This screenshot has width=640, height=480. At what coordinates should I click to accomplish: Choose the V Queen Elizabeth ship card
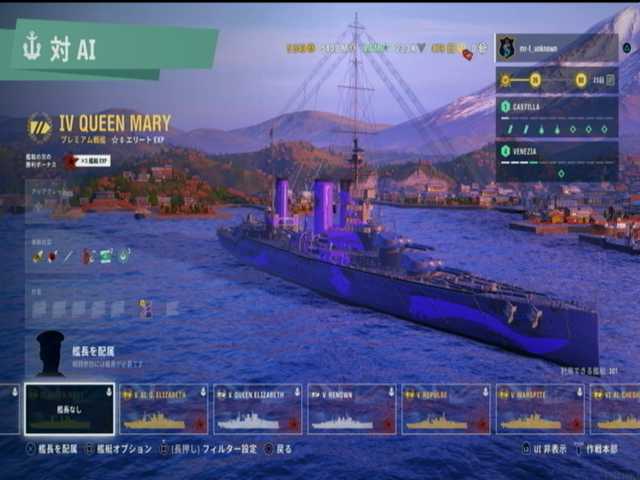point(257,410)
